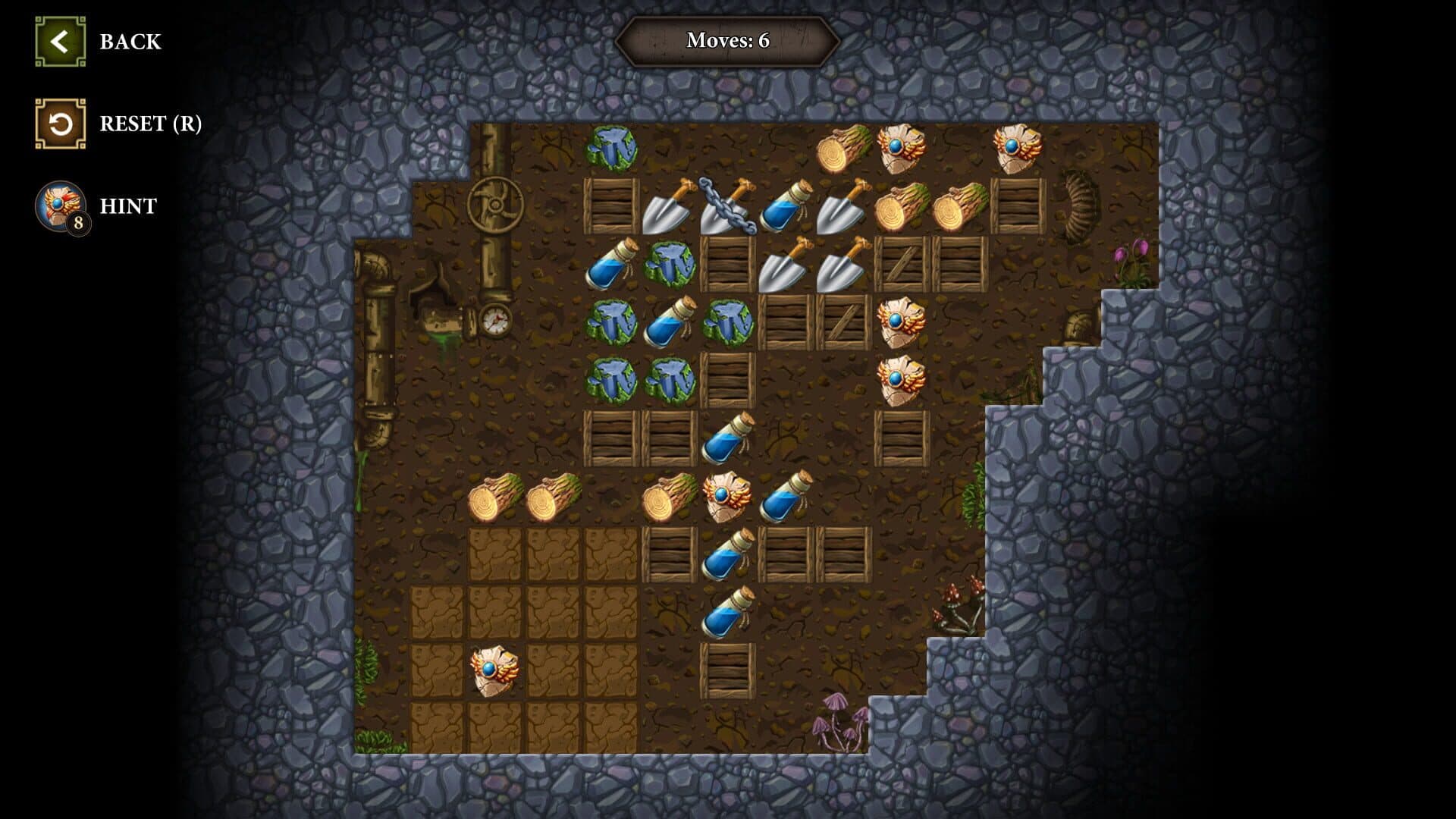1456x819 pixels.
Task: Select the potion right of chained shovel
Action: (x=786, y=206)
